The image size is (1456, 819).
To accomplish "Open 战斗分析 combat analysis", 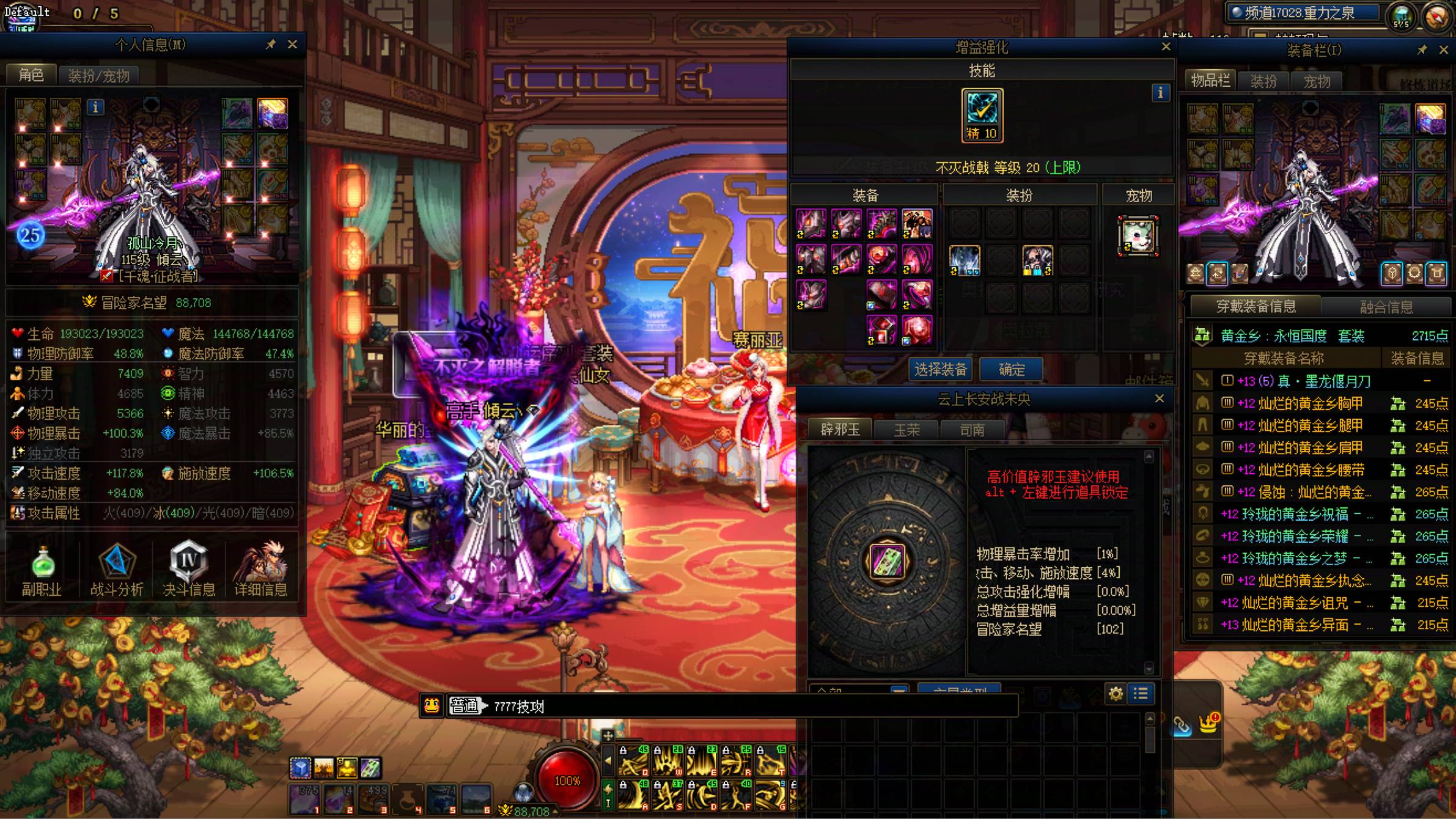I will pyautogui.click(x=116, y=569).
